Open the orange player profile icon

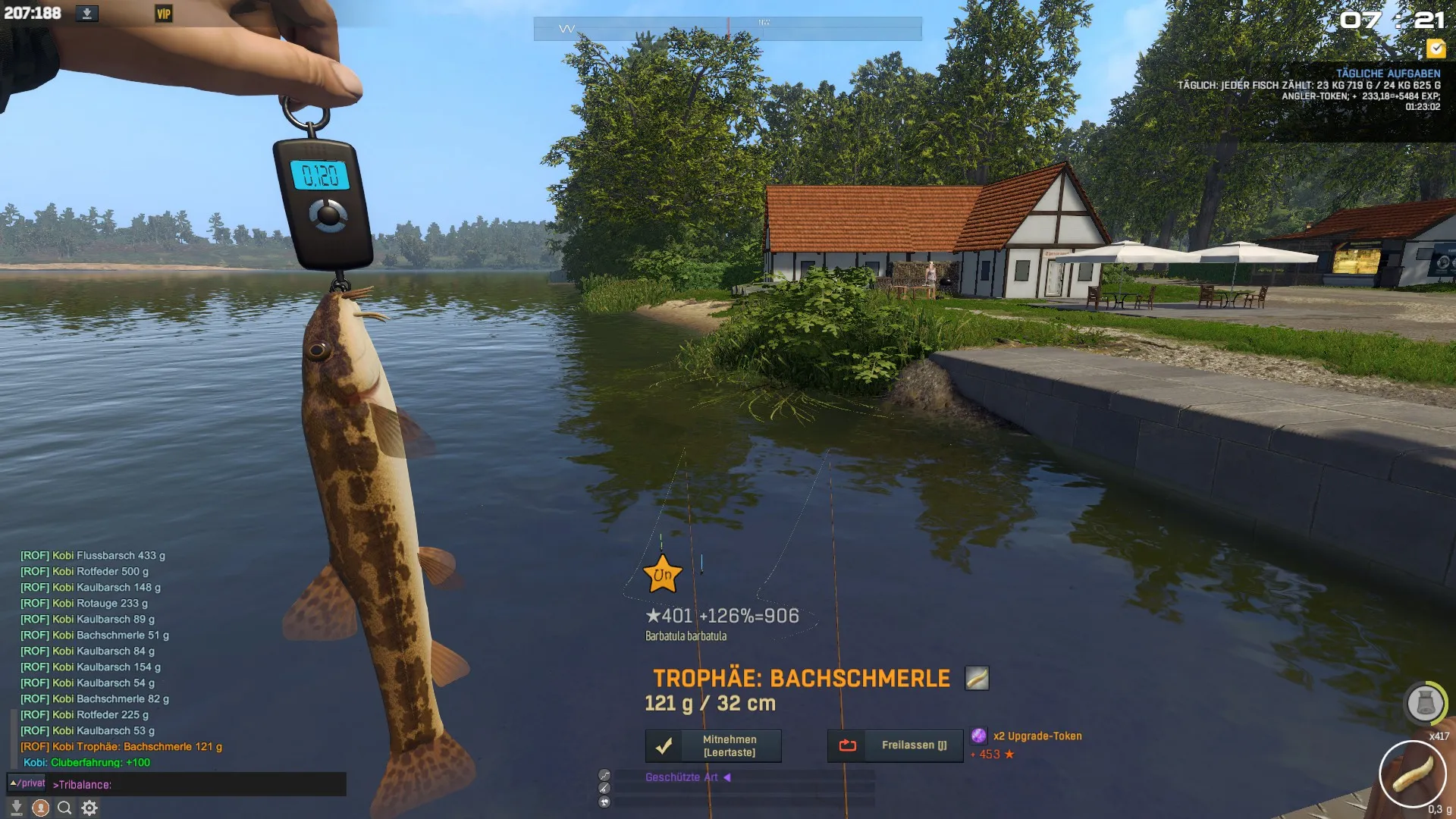41,808
